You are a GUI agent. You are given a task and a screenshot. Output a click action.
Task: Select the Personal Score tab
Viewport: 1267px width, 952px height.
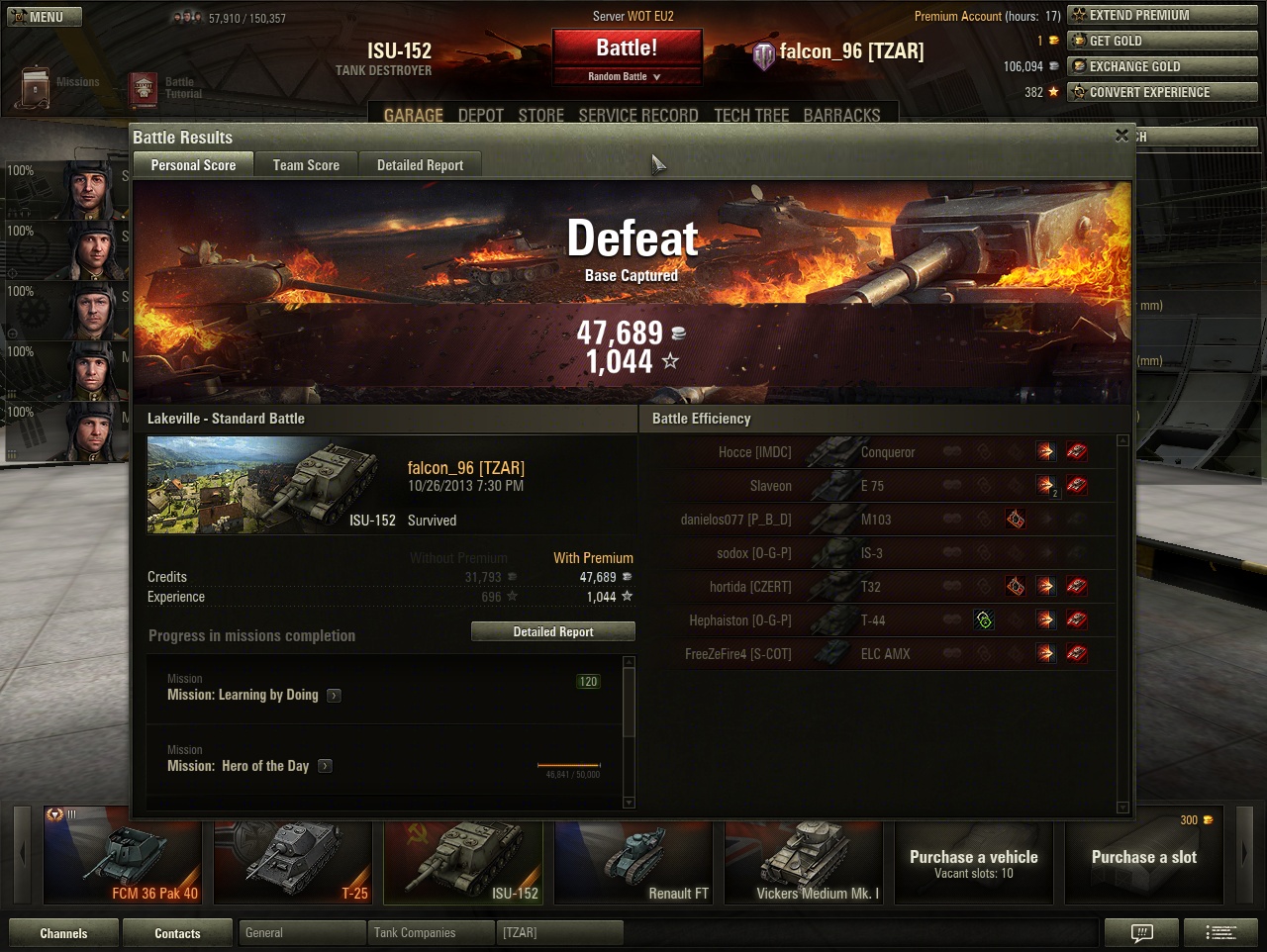pos(193,165)
